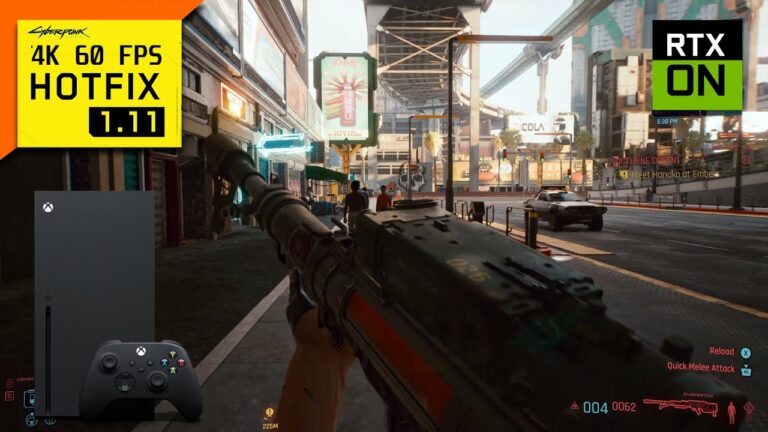The image size is (768, 432).
Task: Click the yellow 225M waypoint marker
Action: (269, 411)
